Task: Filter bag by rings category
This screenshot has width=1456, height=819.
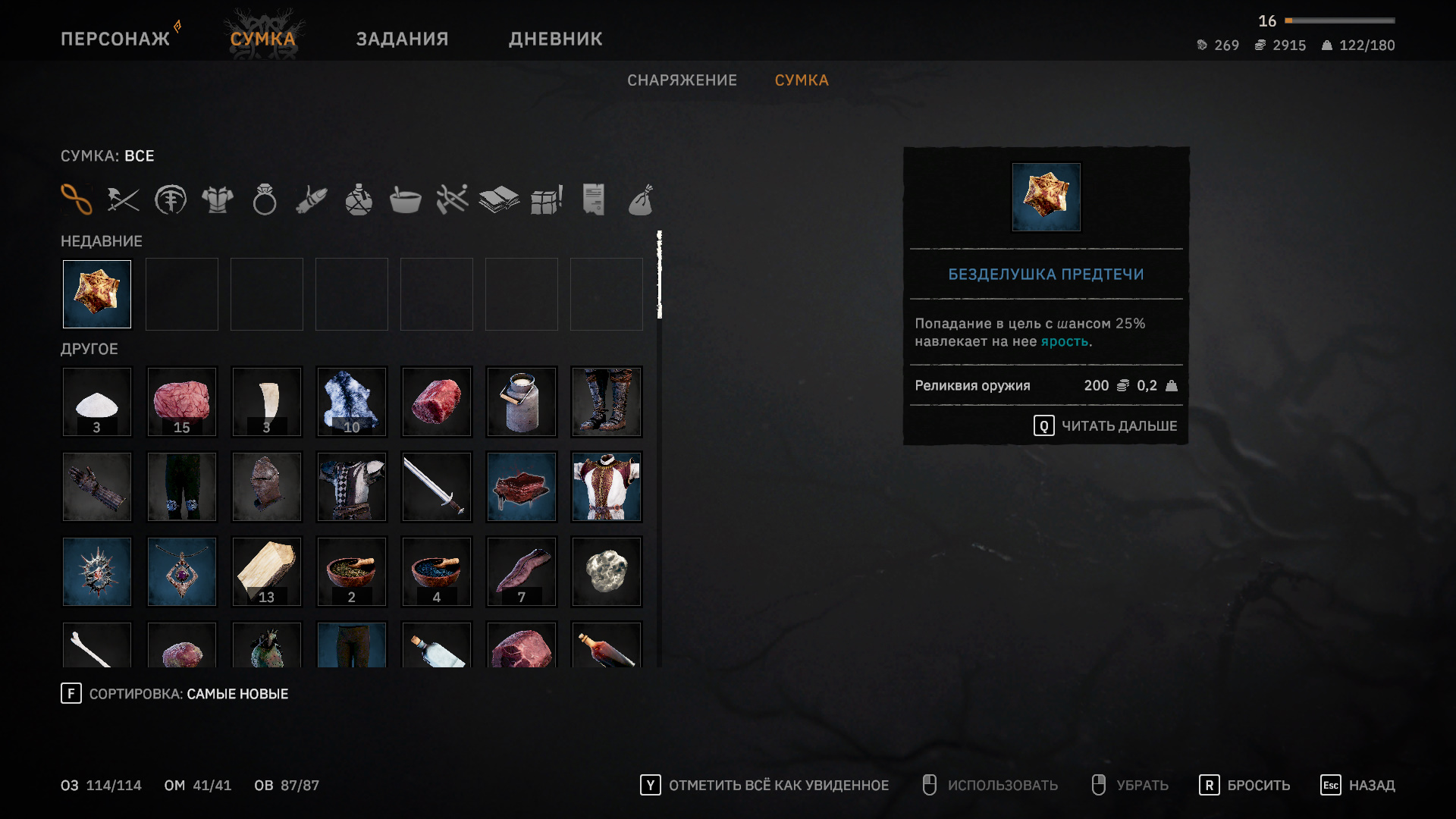Action: [x=265, y=200]
